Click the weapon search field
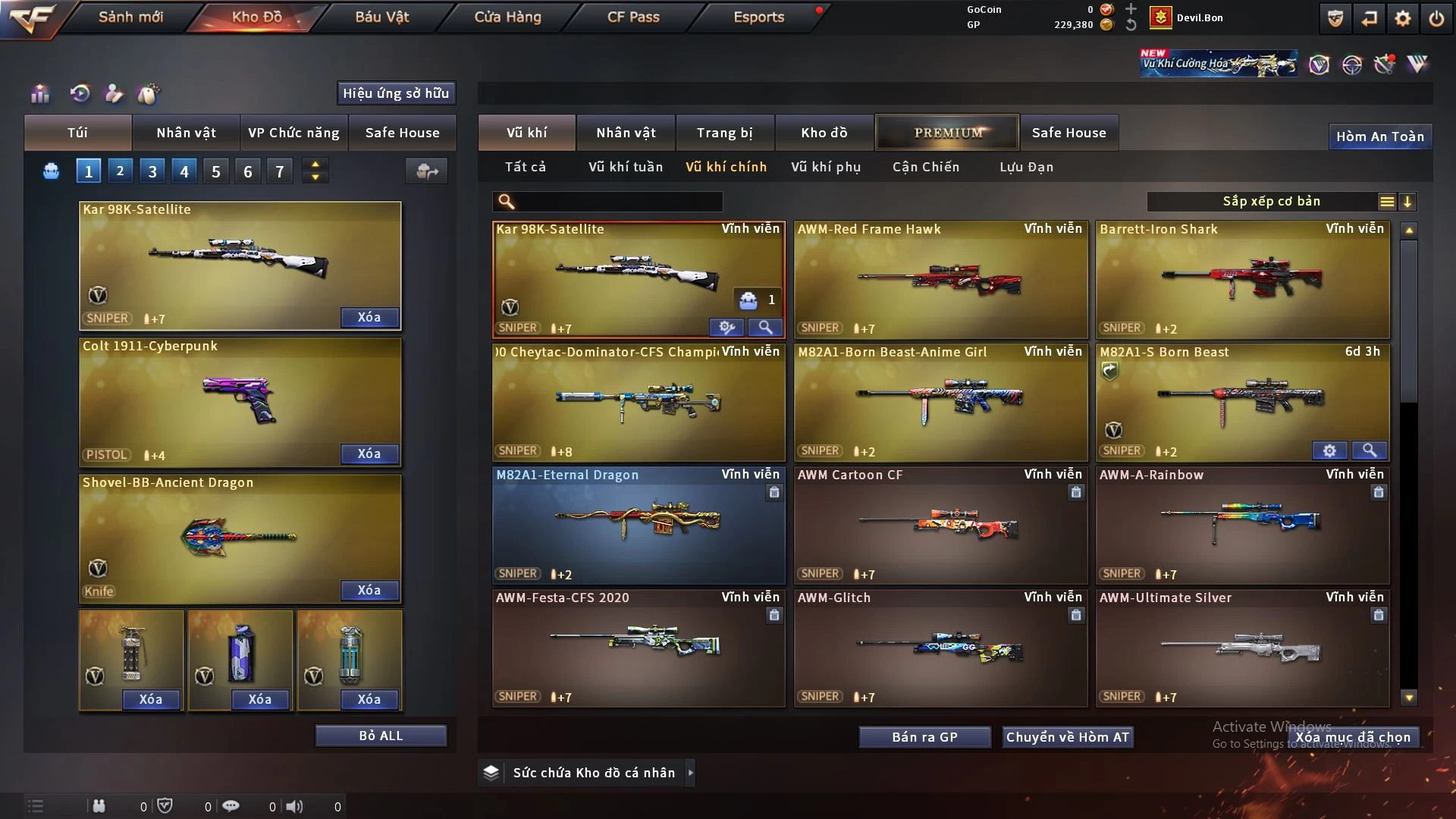Screen dimensions: 1456x819 tap(618, 202)
